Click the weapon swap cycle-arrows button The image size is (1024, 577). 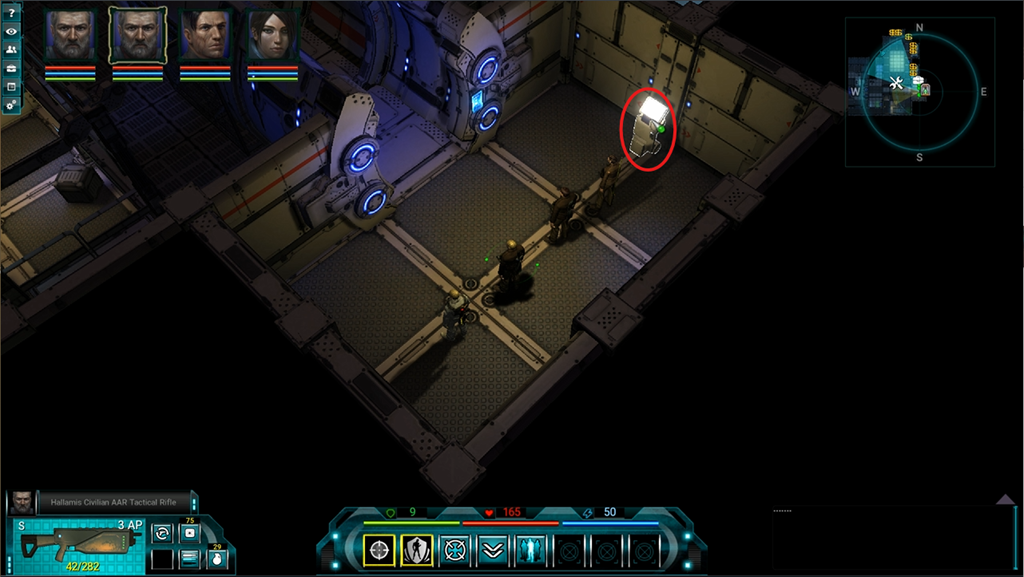pos(162,533)
